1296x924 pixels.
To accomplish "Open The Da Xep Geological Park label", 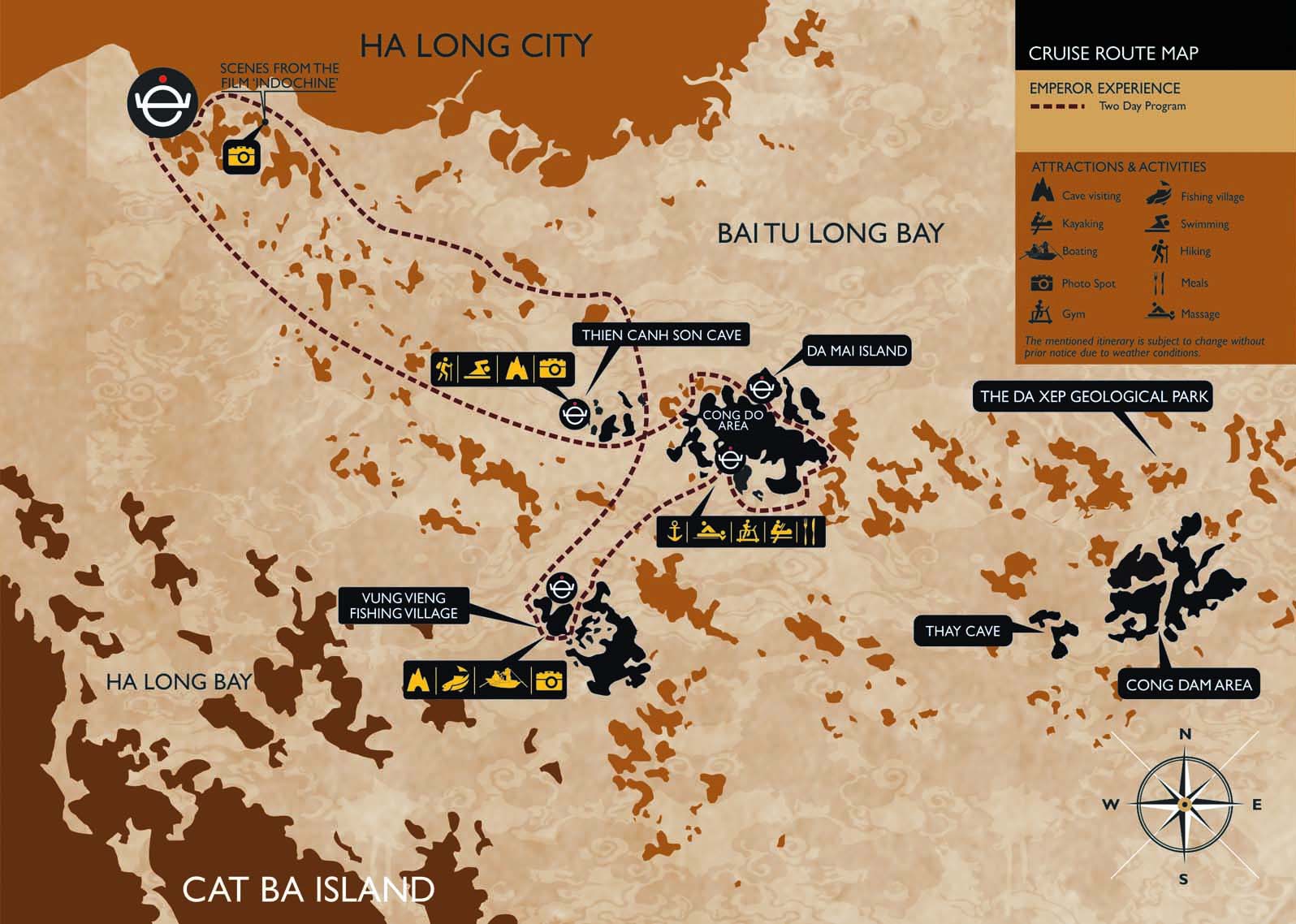I will [1094, 397].
